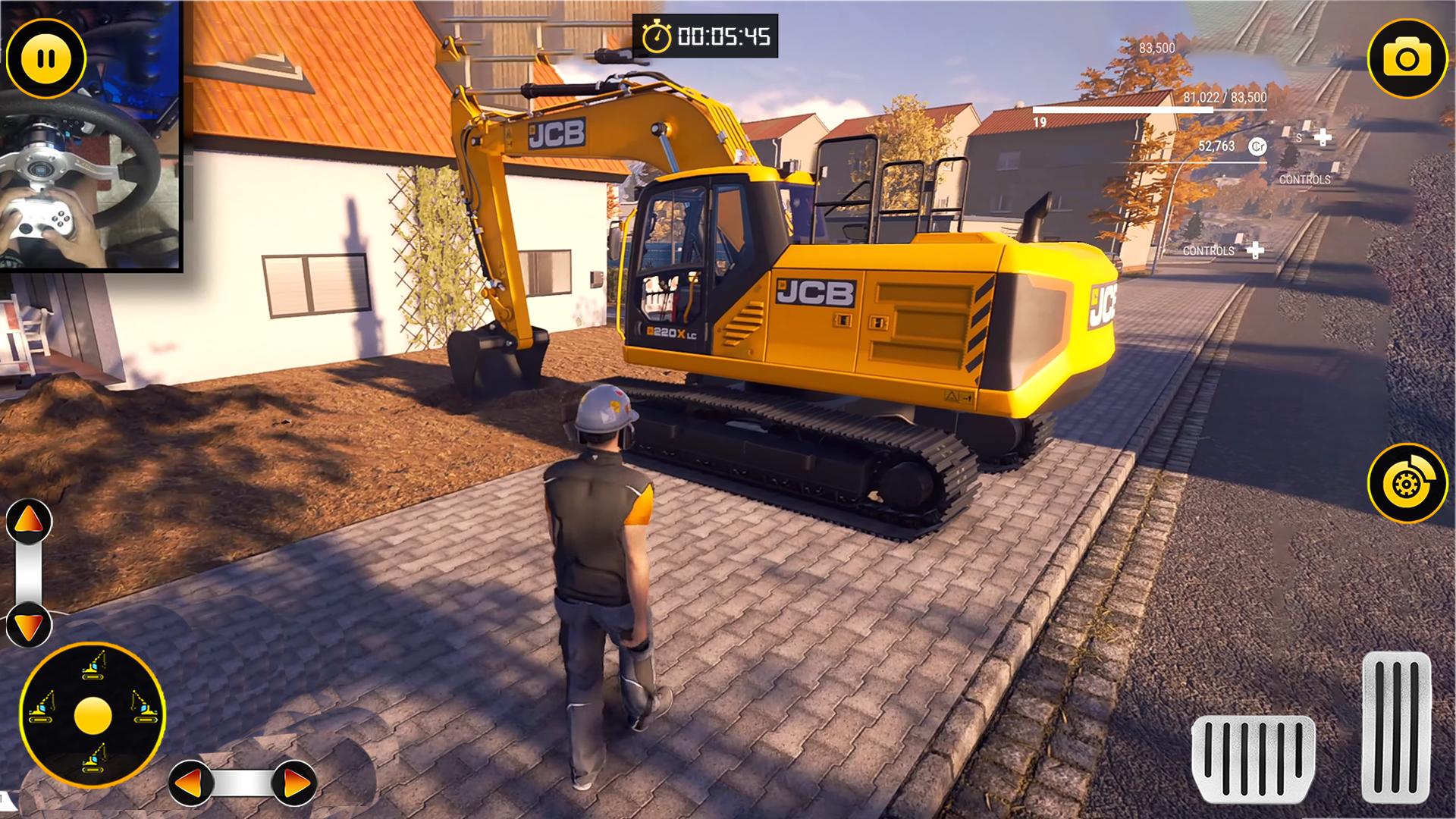
Task: Toggle the S control plus marker
Action: pyautogui.click(x=1323, y=137)
